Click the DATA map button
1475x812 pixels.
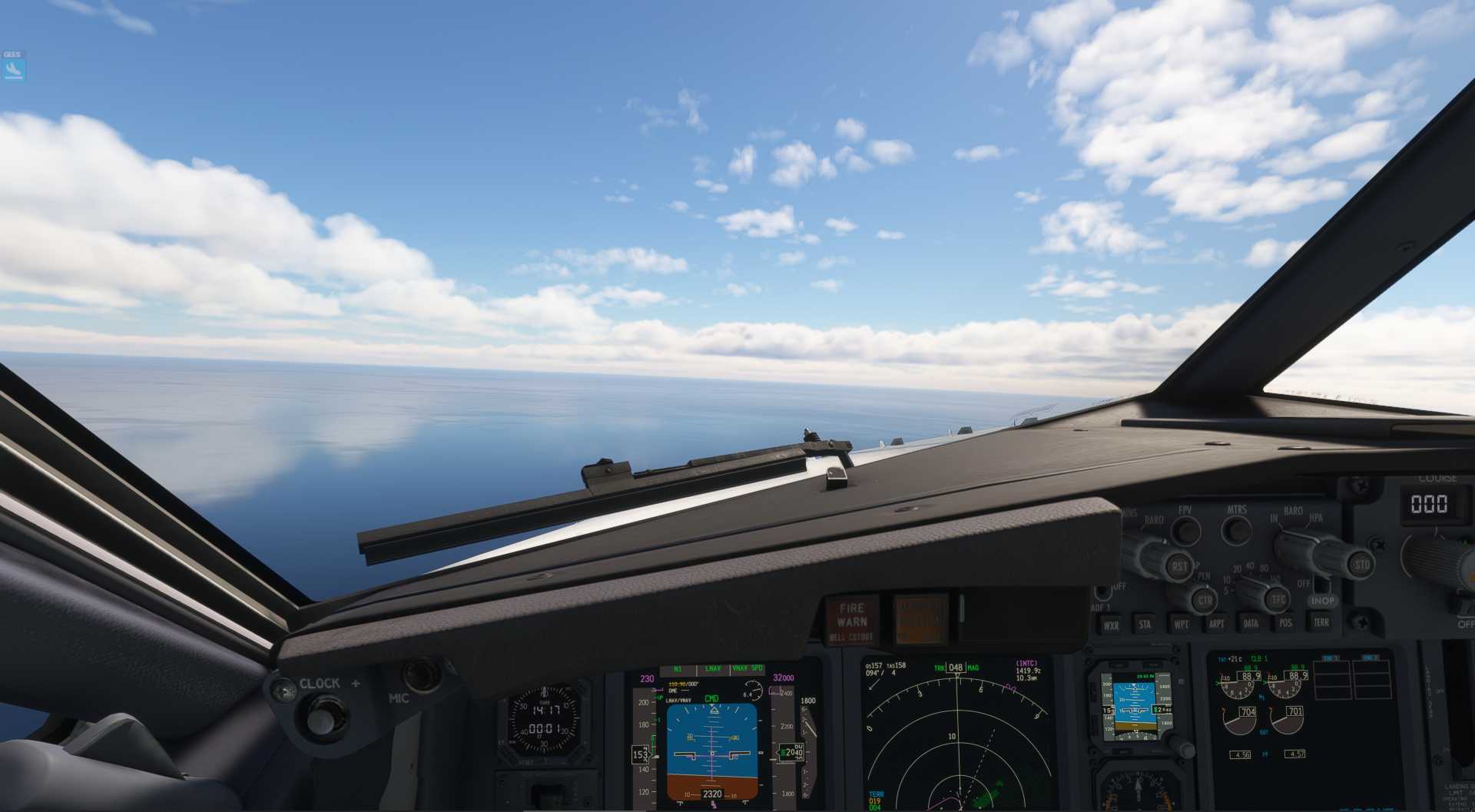coord(1251,623)
